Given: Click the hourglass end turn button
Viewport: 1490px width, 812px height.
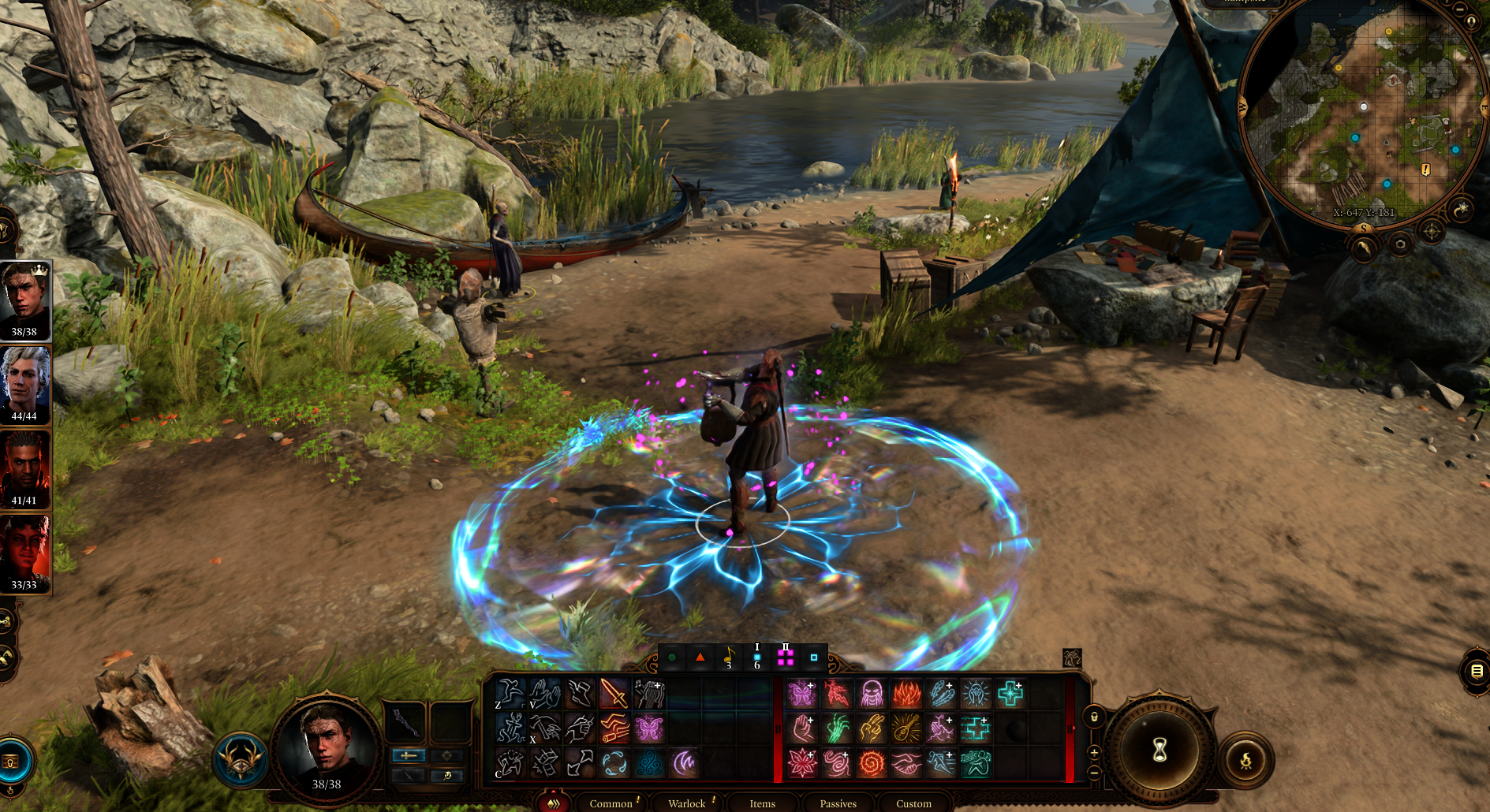Looking at the screenshot, I should 1160,750.
